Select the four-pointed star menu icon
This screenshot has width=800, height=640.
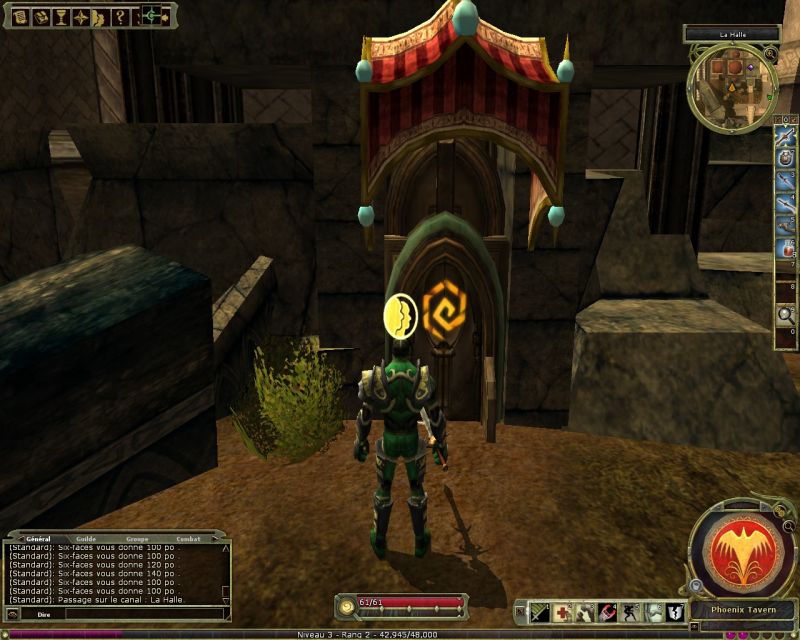(82, 16)
